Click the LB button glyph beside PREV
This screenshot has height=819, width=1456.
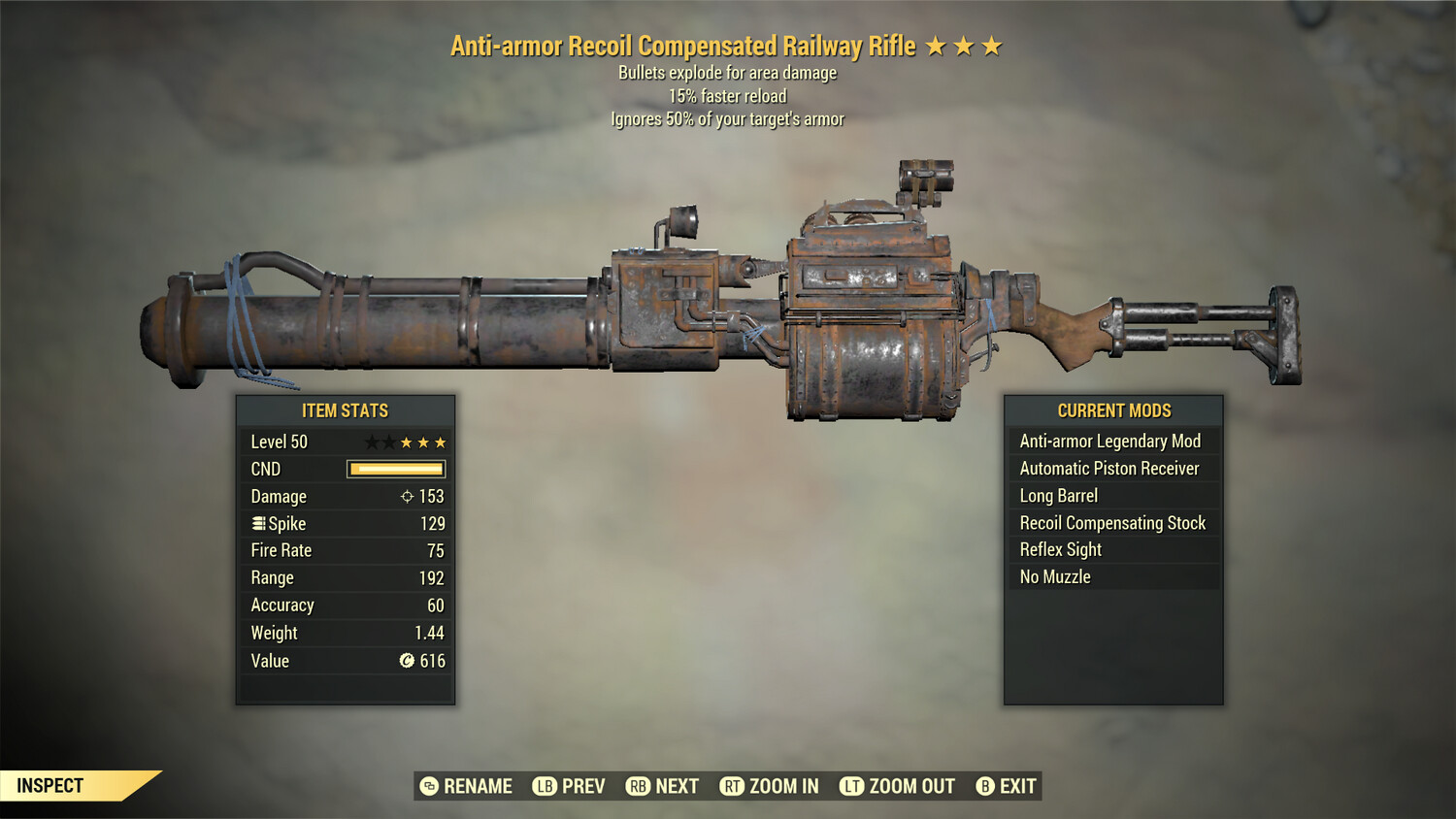click(x=545, y=786)
